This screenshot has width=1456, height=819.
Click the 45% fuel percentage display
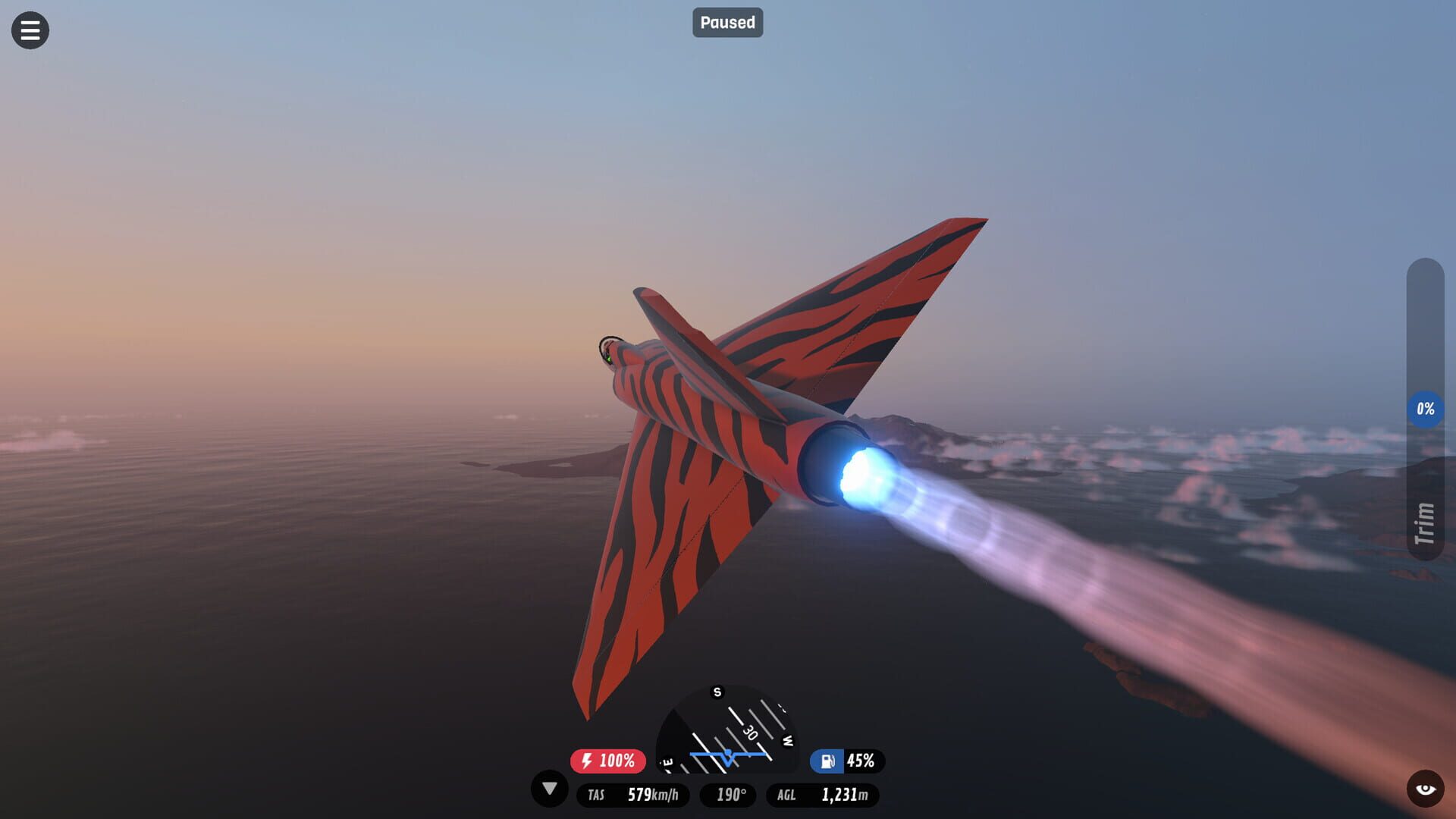[x=861, y=761]
